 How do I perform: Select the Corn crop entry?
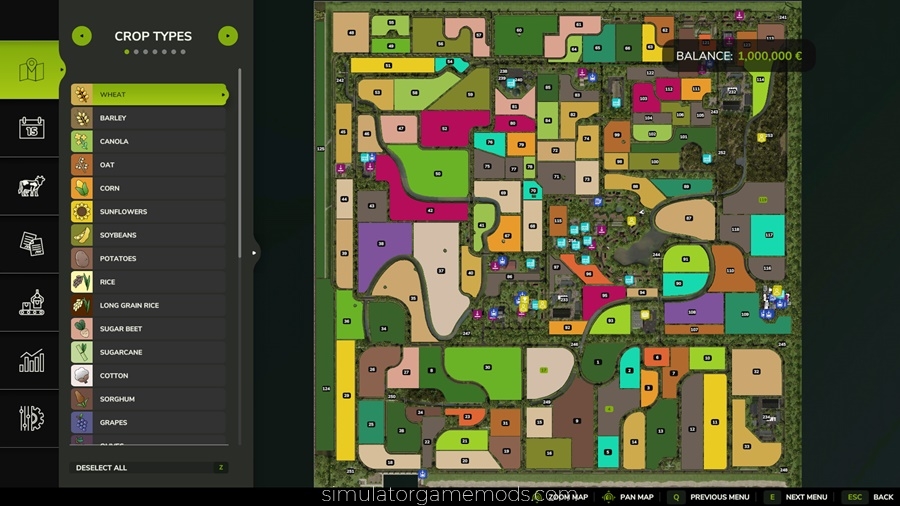click(x=148, y=188)
